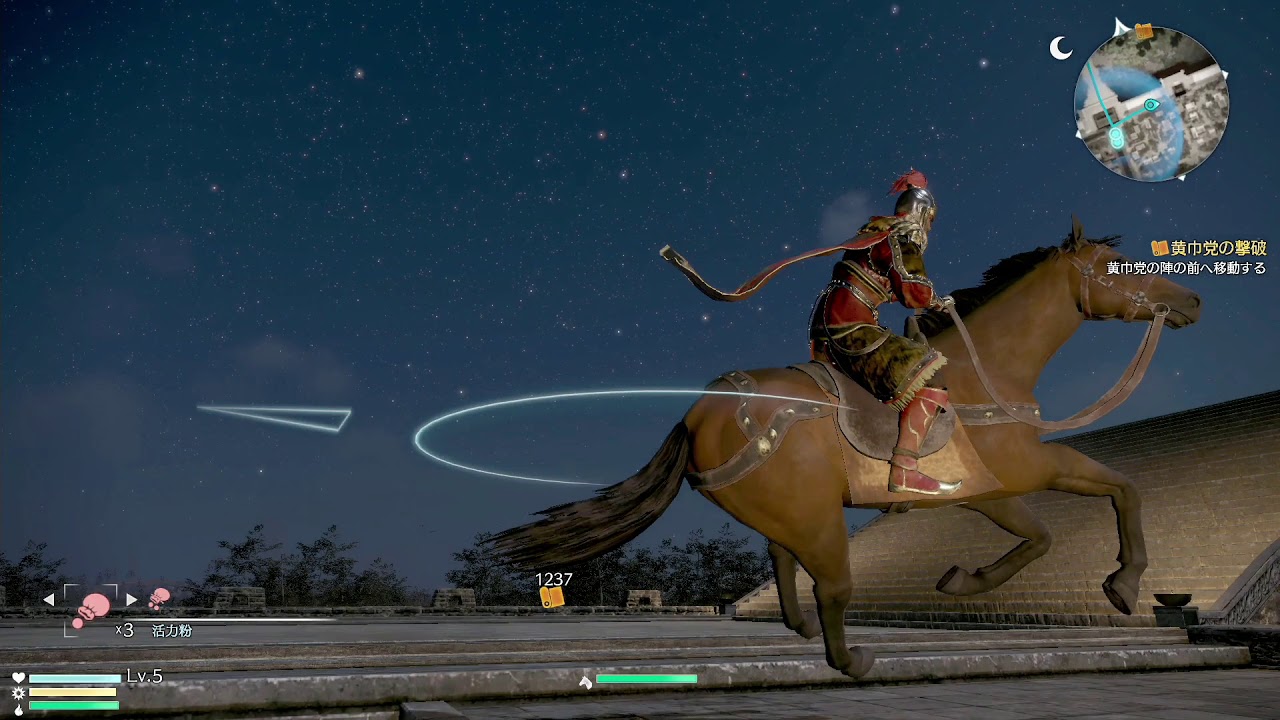This screenshot has height=720, width=1280.
Task: Choose the smaller queued item icon
Action: (159, 598)
